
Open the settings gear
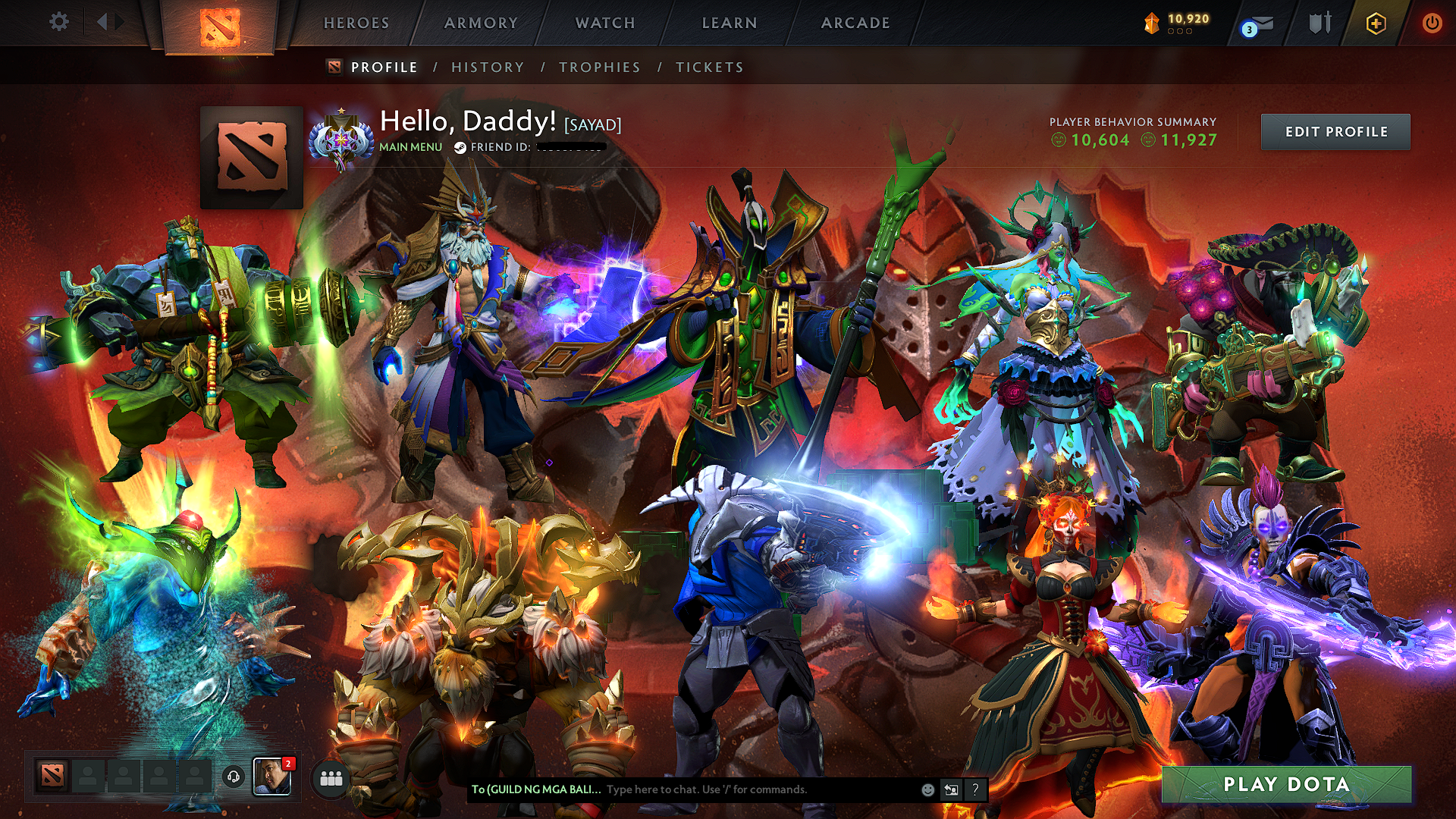tap(58, 22)
